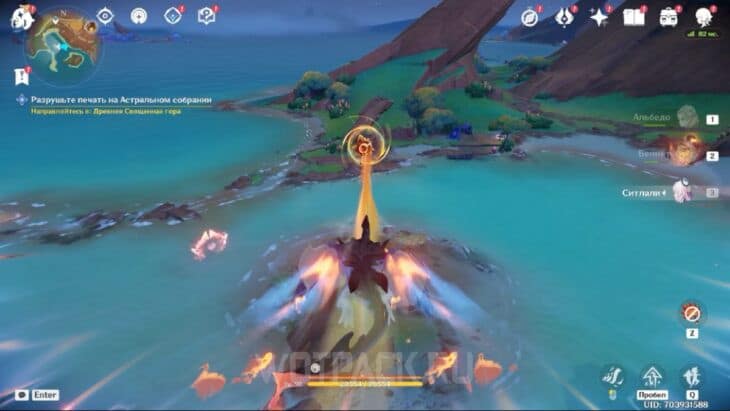This screenshot has height=411, width=730.
Task: Select party member Ситлали
Action: coord(683,190)
